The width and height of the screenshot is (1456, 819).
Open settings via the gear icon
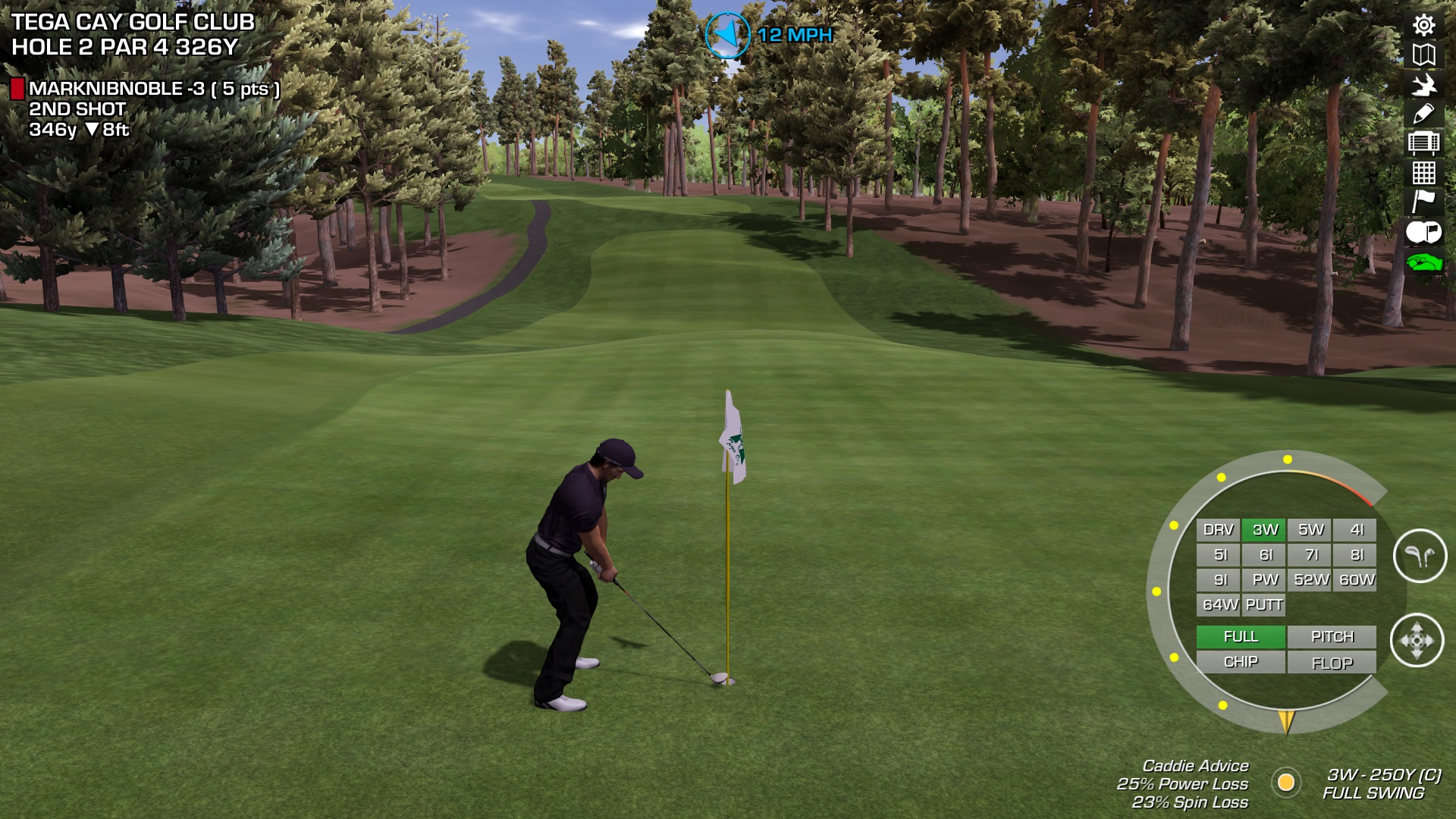point(1423,25)
